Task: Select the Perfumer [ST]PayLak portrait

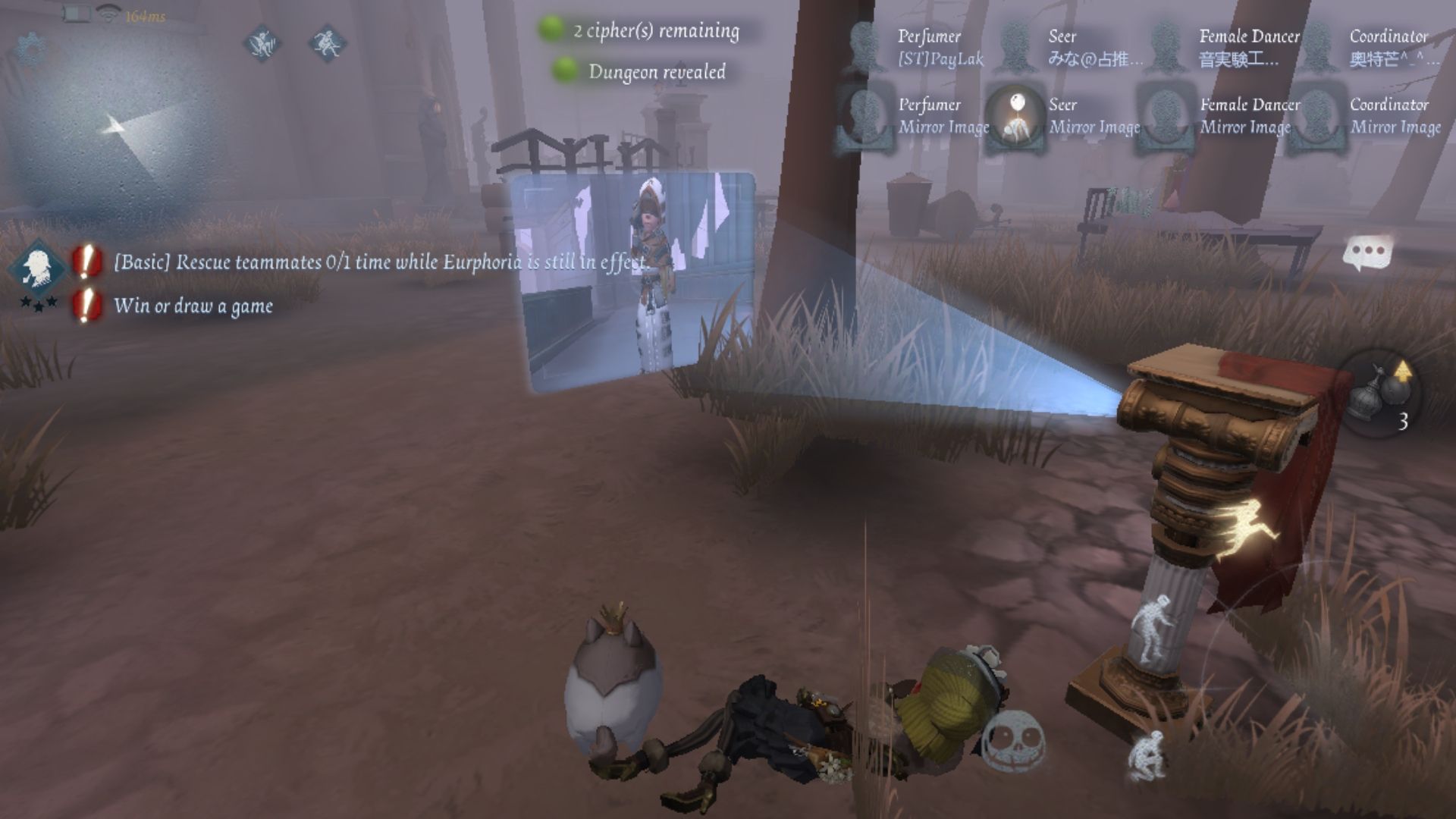Action: (865, 47)
